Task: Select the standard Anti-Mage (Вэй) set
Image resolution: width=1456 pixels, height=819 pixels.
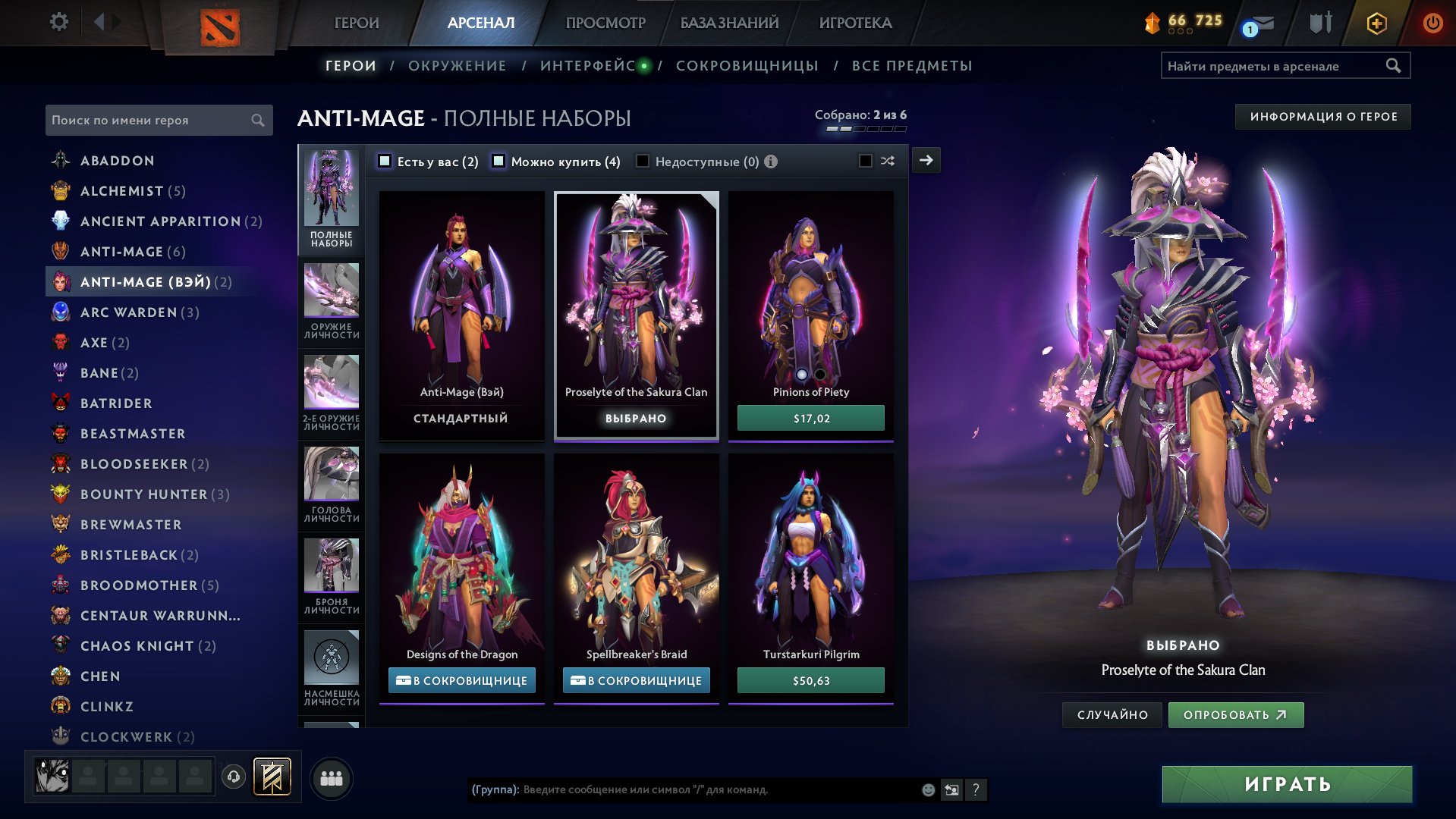Action: click(461, 315)
